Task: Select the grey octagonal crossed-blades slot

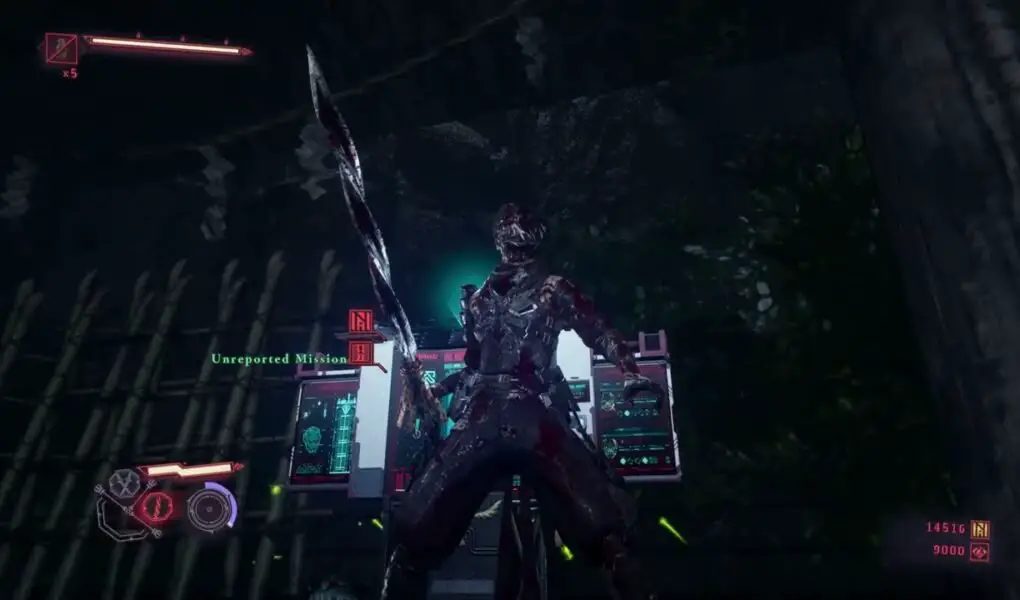Action: point(124,485)
